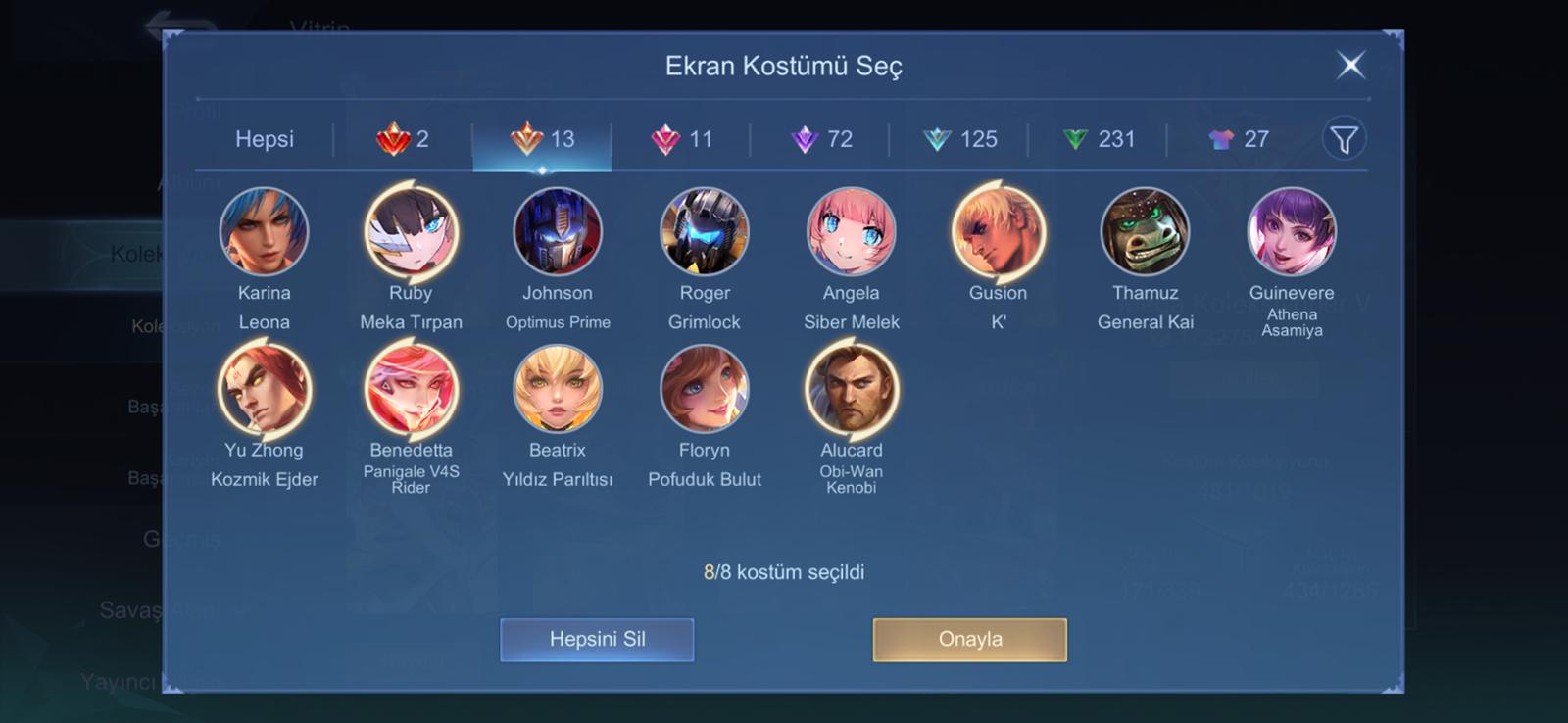Choose Angela's Siber Melek skin
Screen dimensions: 1568x723
[851, 232]
